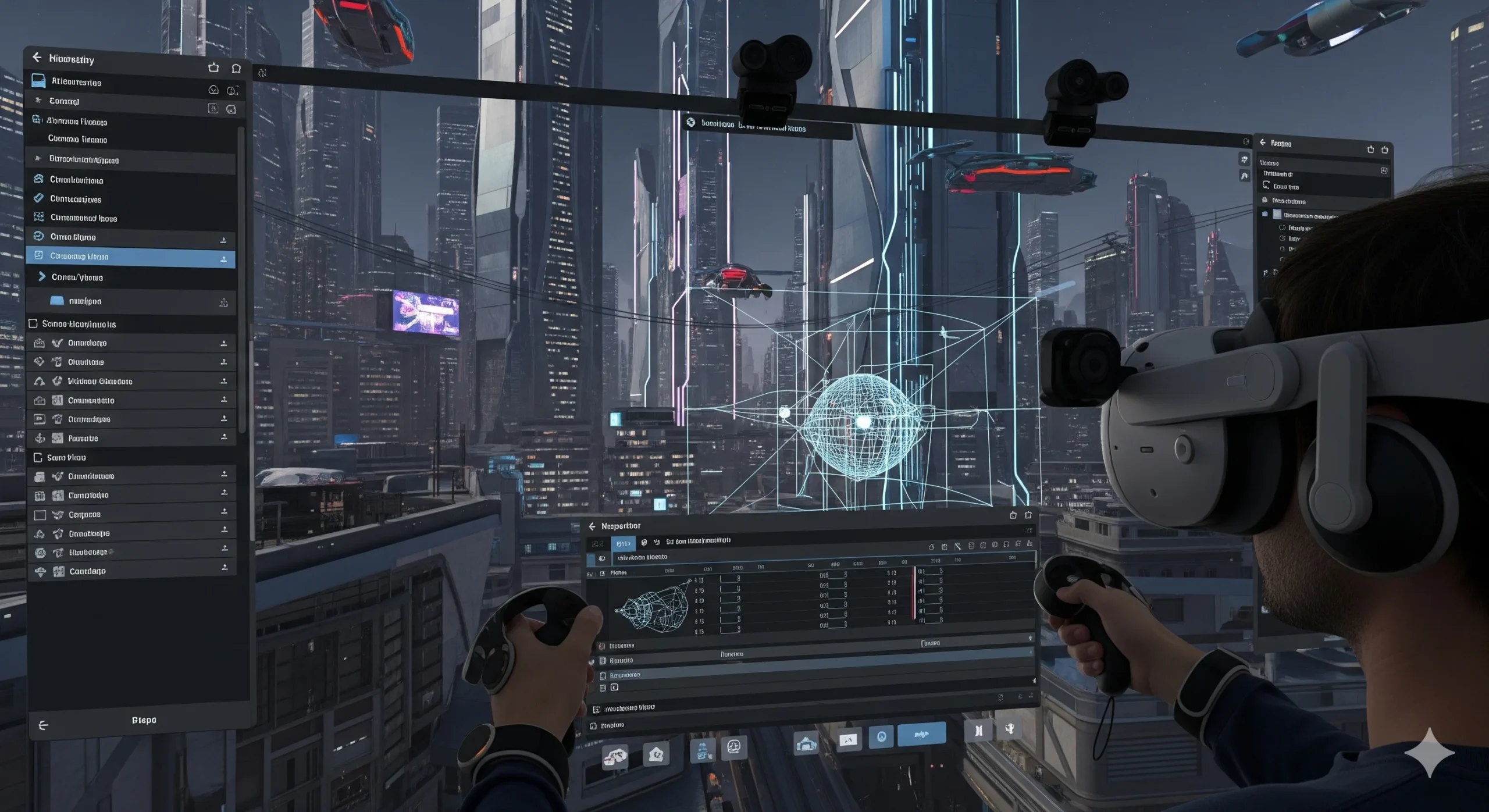Toggle the checkbox next to the "Sauro liiouo" header

(x=38, y=457)
